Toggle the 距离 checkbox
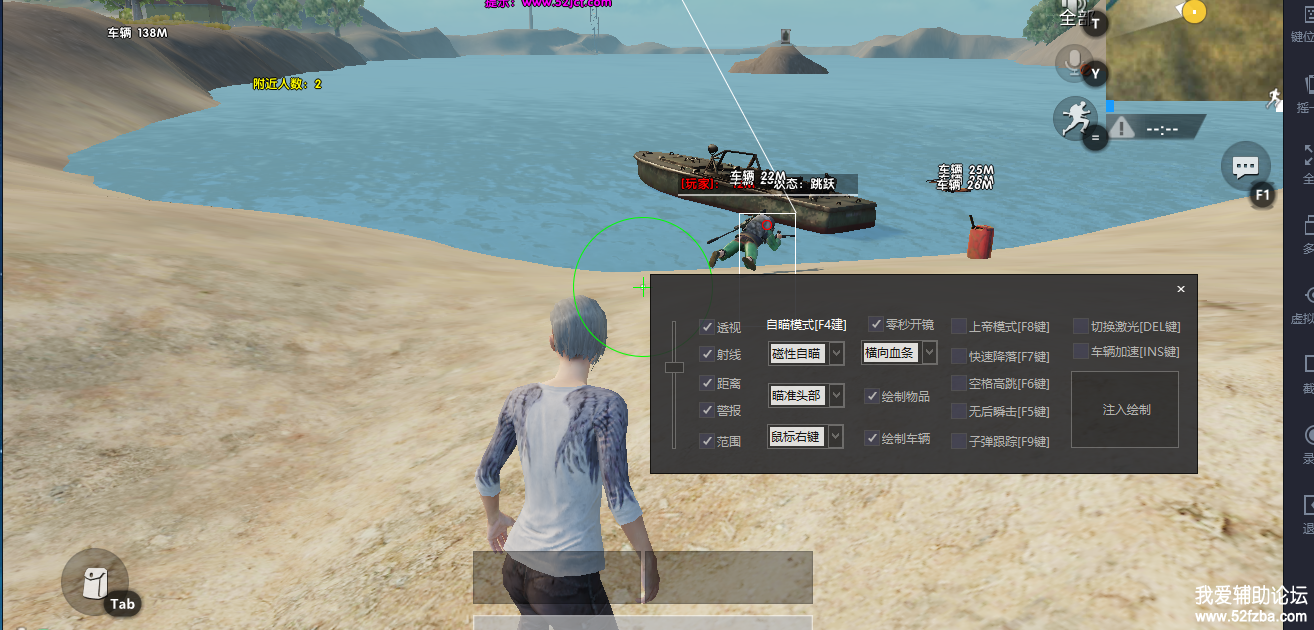The height and width of the screenshot is (630, 1314). (x=707, y=383)
